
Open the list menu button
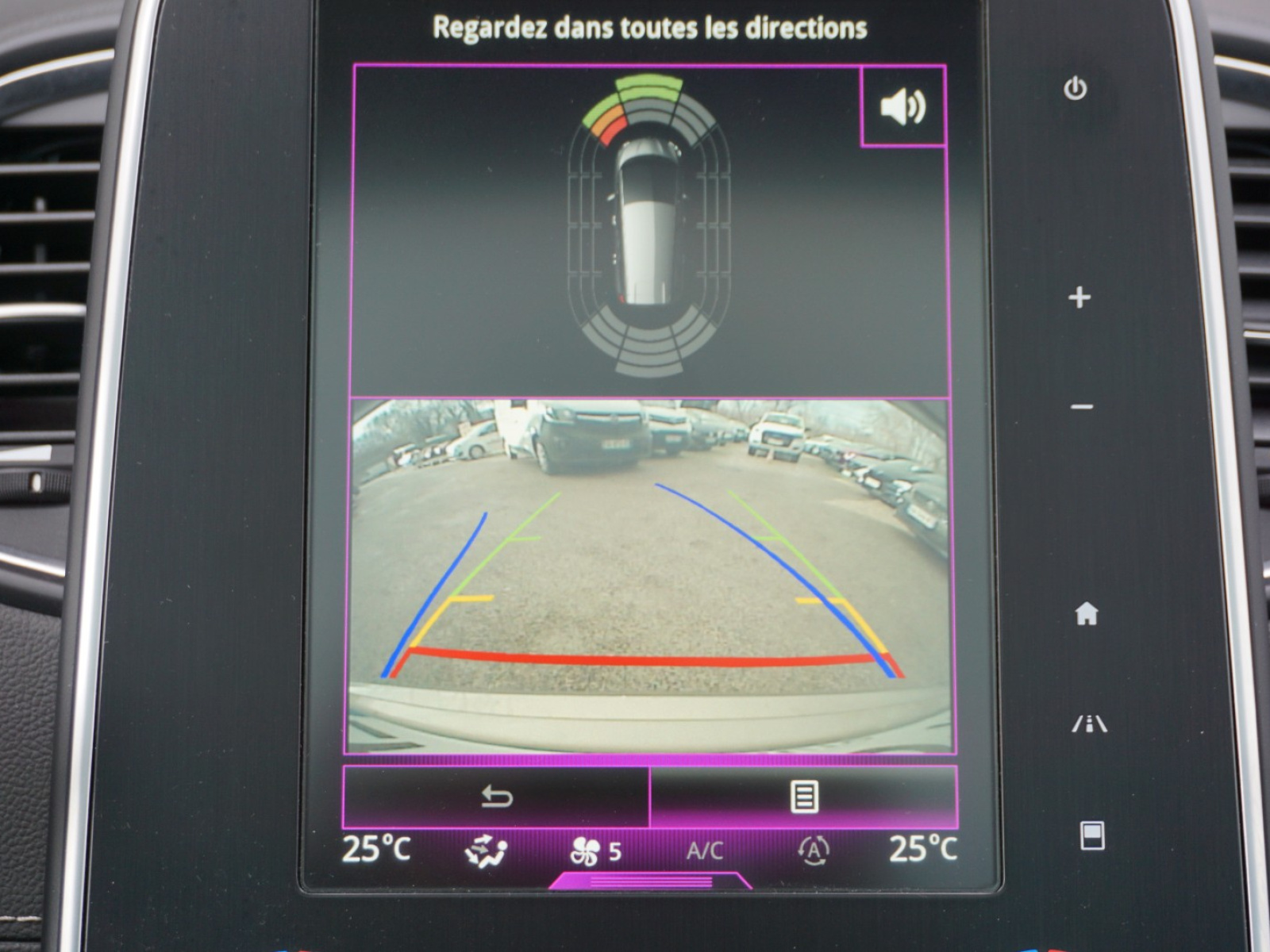pos(803,797)
